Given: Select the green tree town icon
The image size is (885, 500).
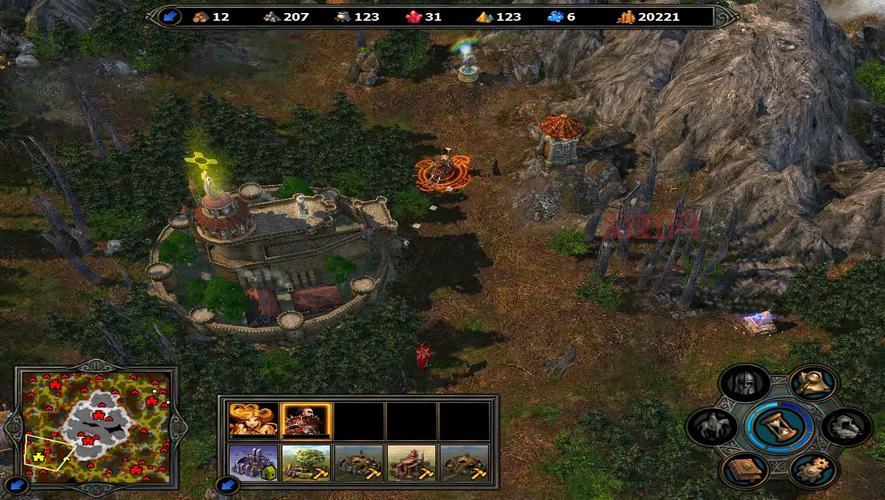Looking at the screenshot, I should [306, 463].
